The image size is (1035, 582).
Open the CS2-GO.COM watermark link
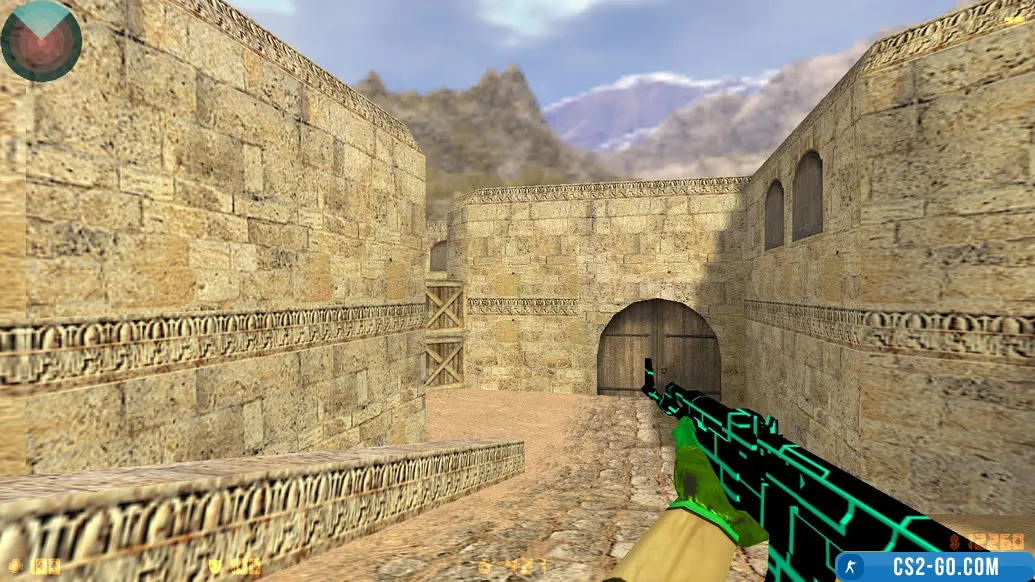coord(935,567)
